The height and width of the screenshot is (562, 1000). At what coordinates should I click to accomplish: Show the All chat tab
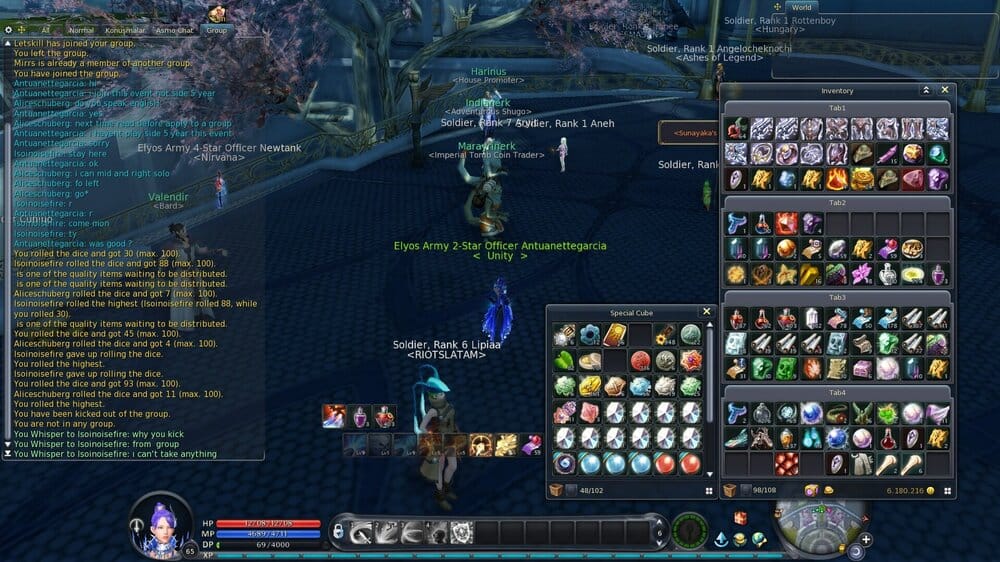click(44, 30)
